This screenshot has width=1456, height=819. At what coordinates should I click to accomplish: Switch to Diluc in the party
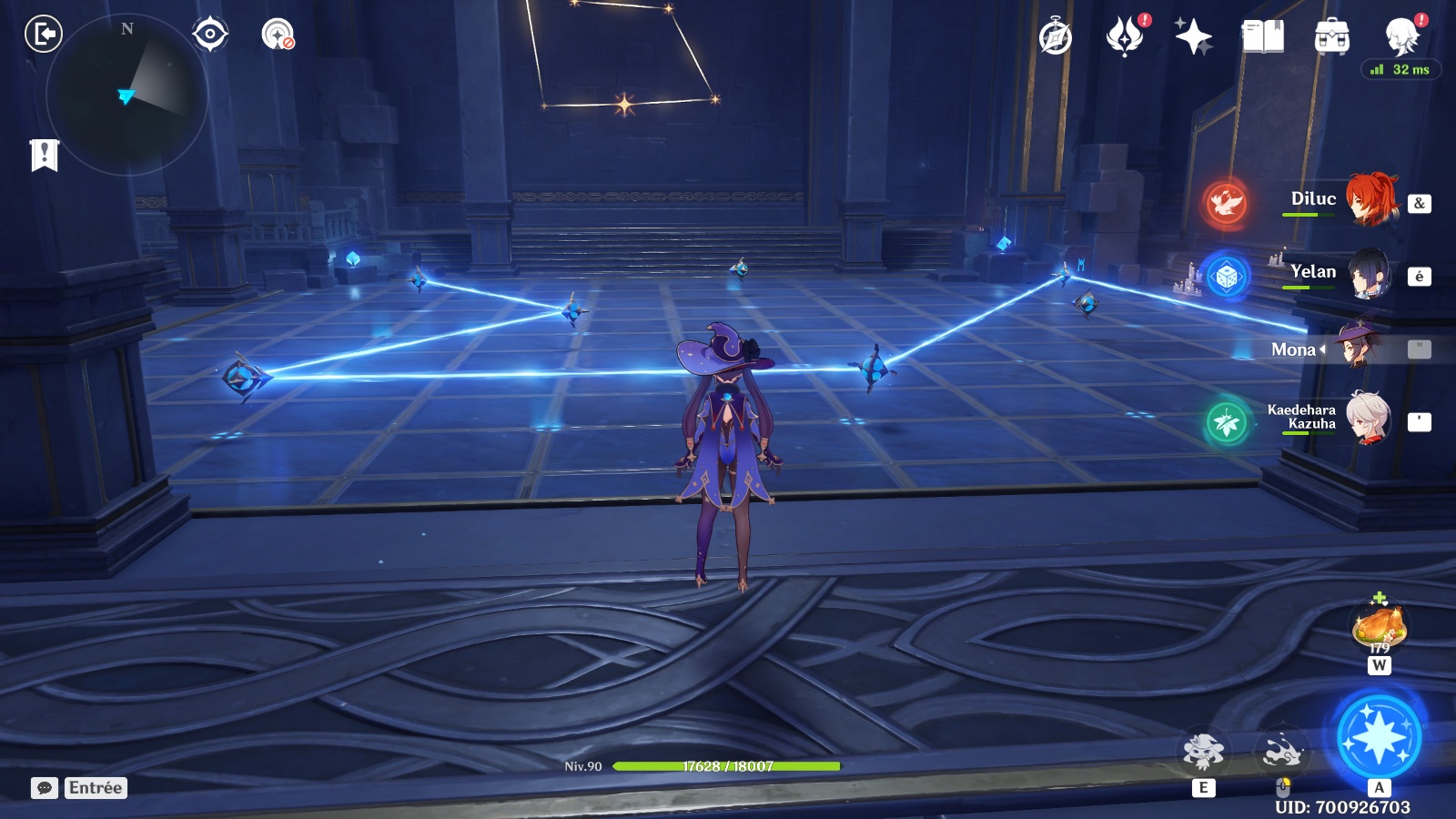coord(1369,199)
